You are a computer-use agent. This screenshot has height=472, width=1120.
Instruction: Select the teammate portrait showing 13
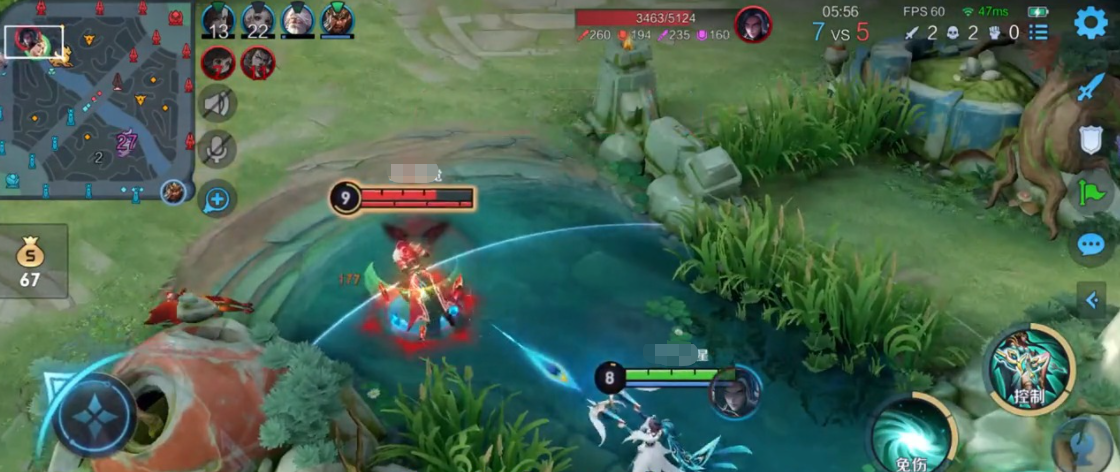click(218, 20)
